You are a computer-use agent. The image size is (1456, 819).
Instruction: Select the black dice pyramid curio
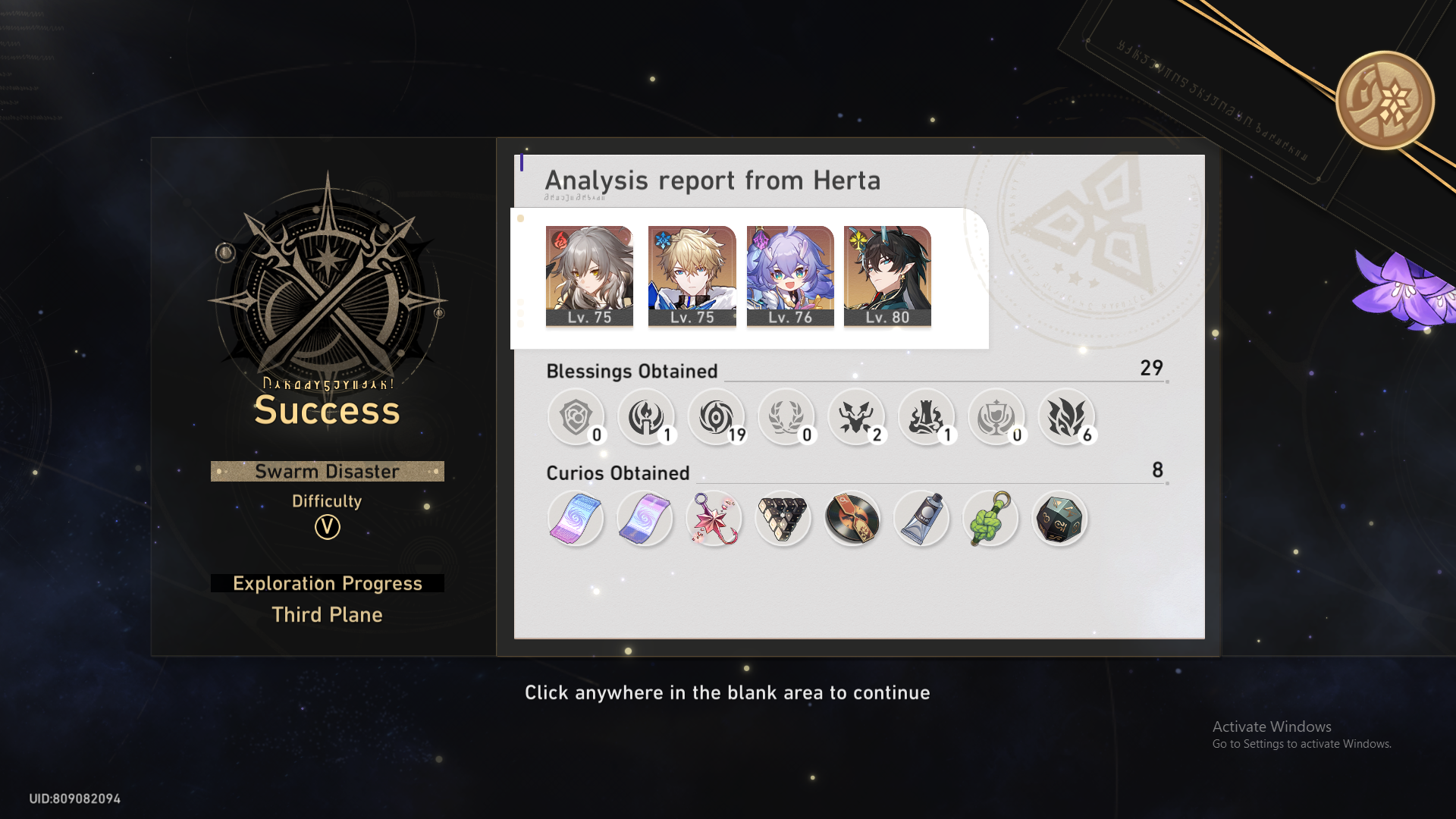783,518
